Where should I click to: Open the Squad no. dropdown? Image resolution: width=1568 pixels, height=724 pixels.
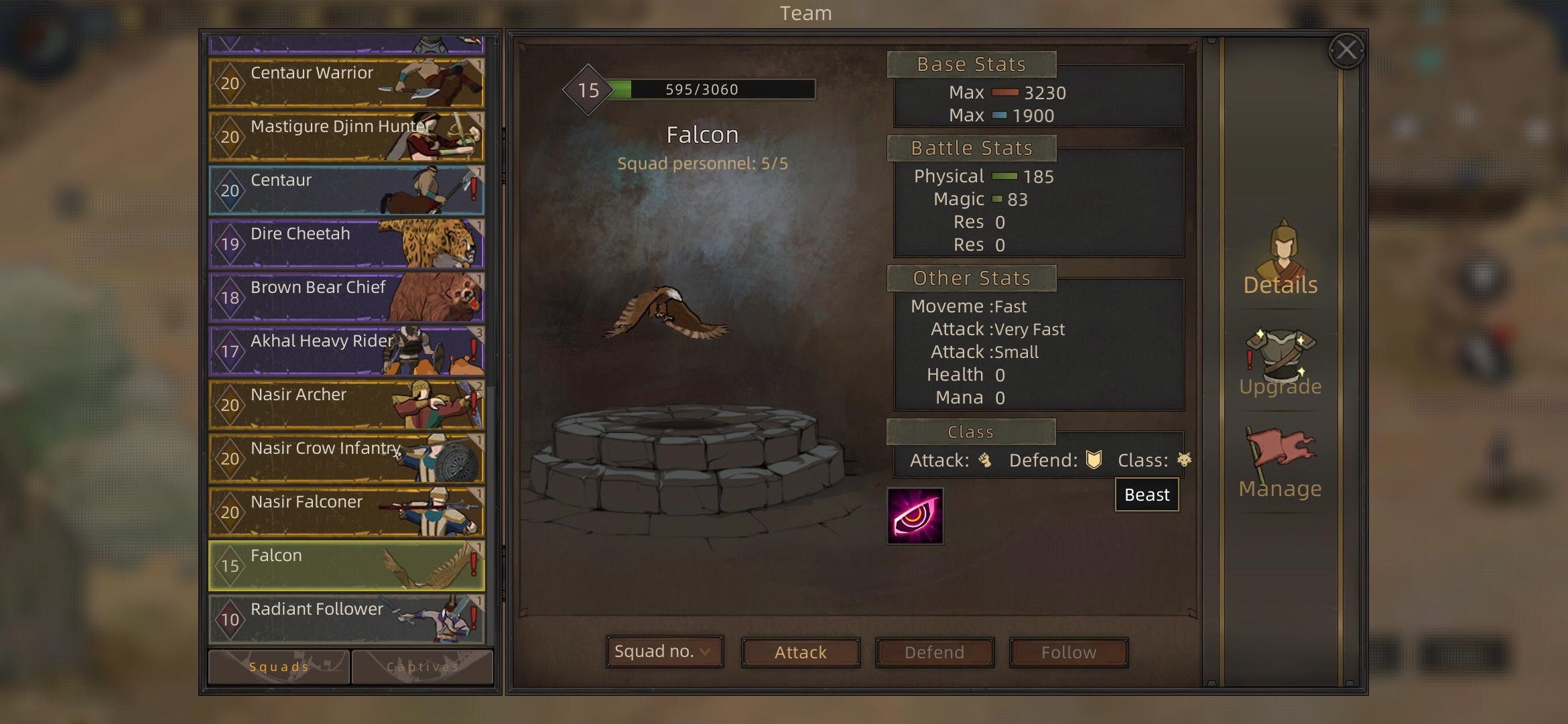664,652
